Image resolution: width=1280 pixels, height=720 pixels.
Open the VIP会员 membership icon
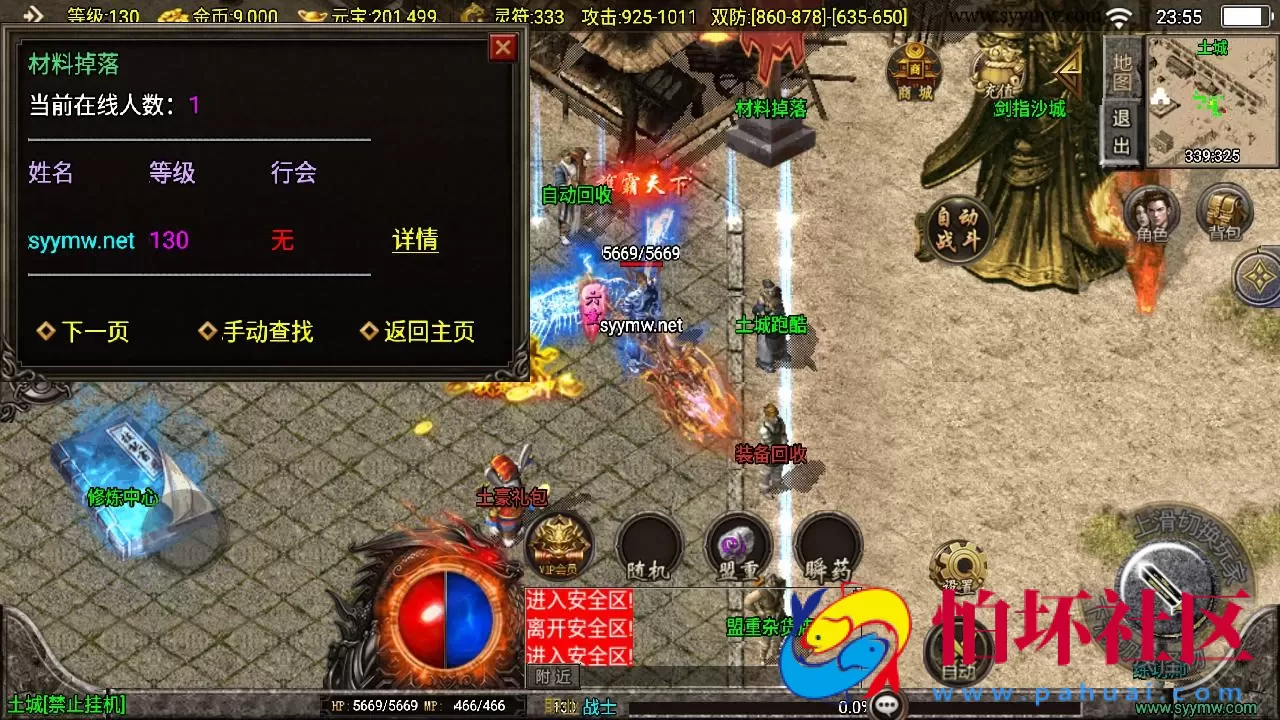(x=558, y=545)
